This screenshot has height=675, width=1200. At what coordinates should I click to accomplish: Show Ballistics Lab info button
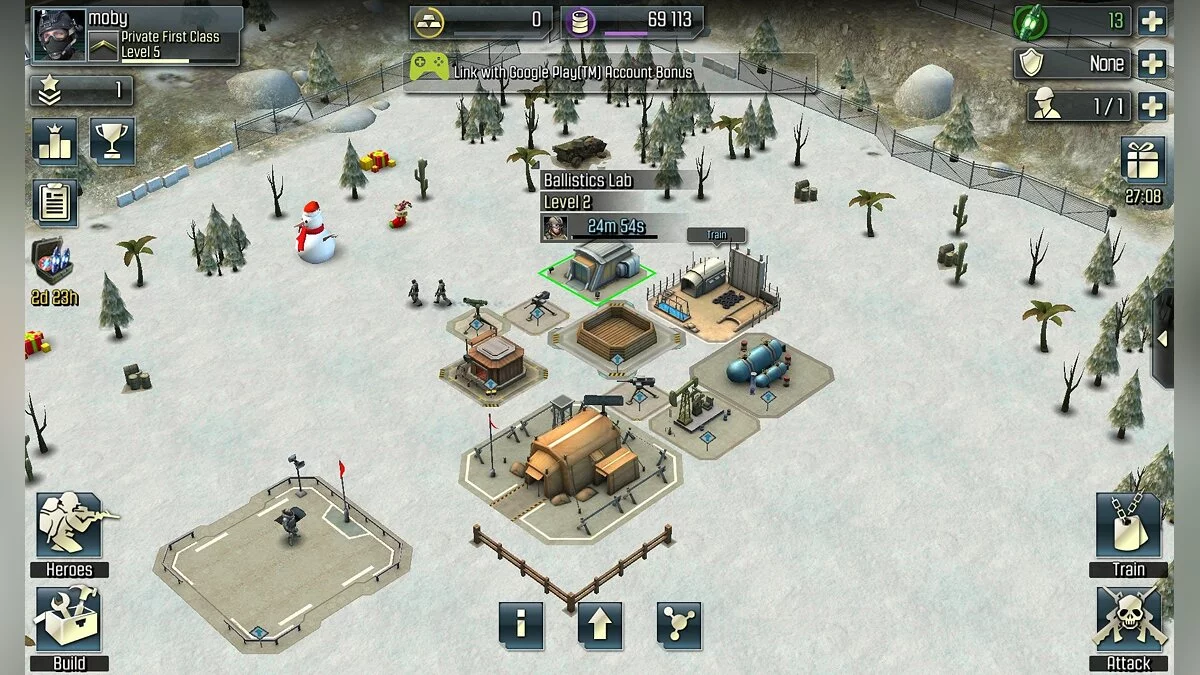click(521, 626)
